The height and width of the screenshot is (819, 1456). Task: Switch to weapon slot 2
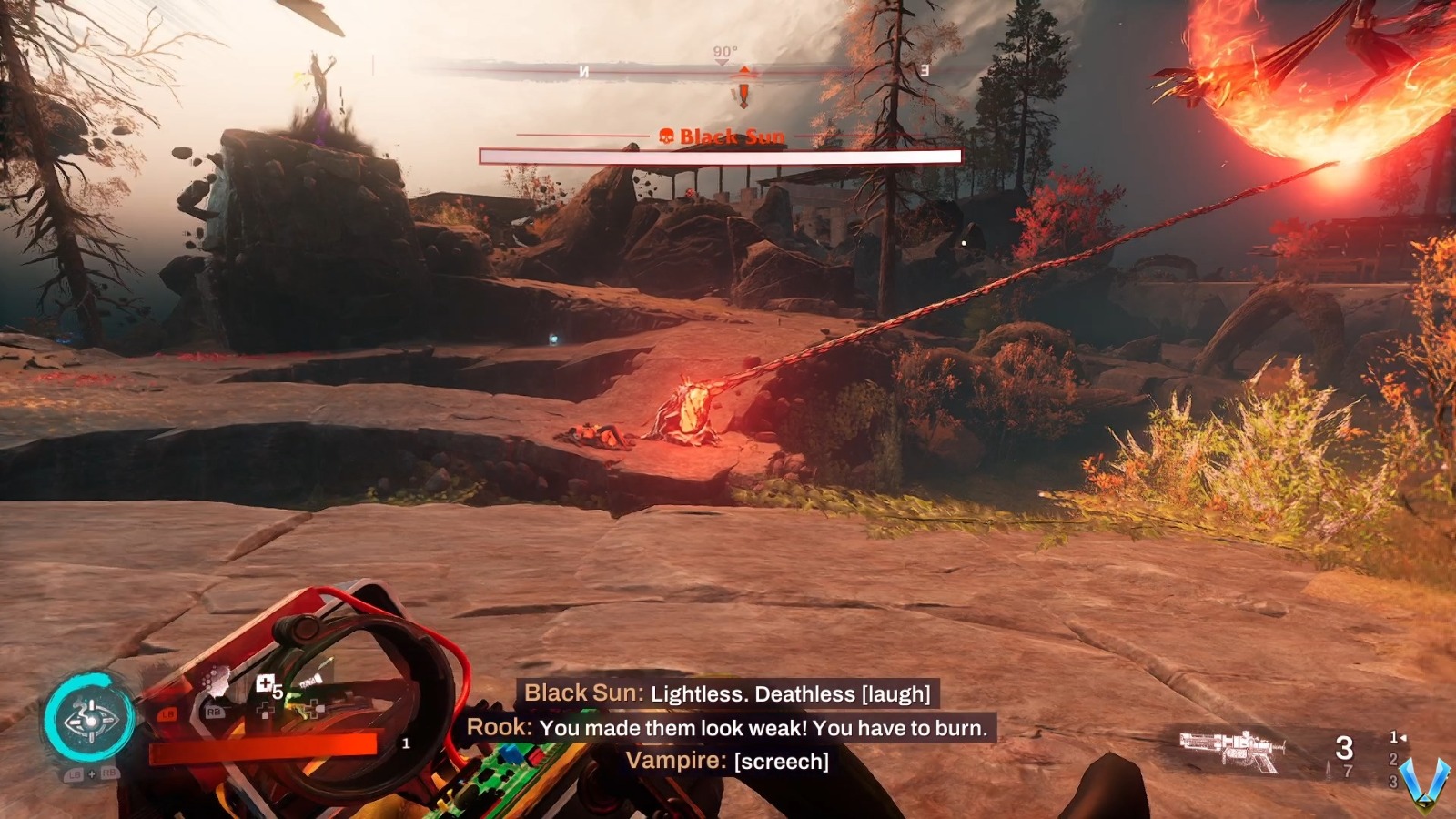pyautogui.click(x=1392, y=759)
